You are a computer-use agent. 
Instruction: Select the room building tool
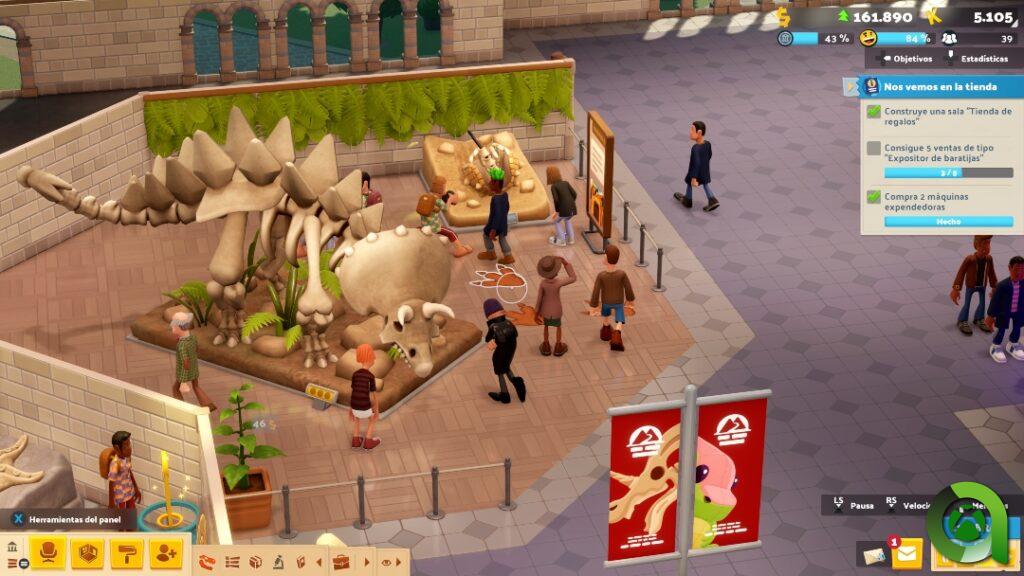(87, 552)
